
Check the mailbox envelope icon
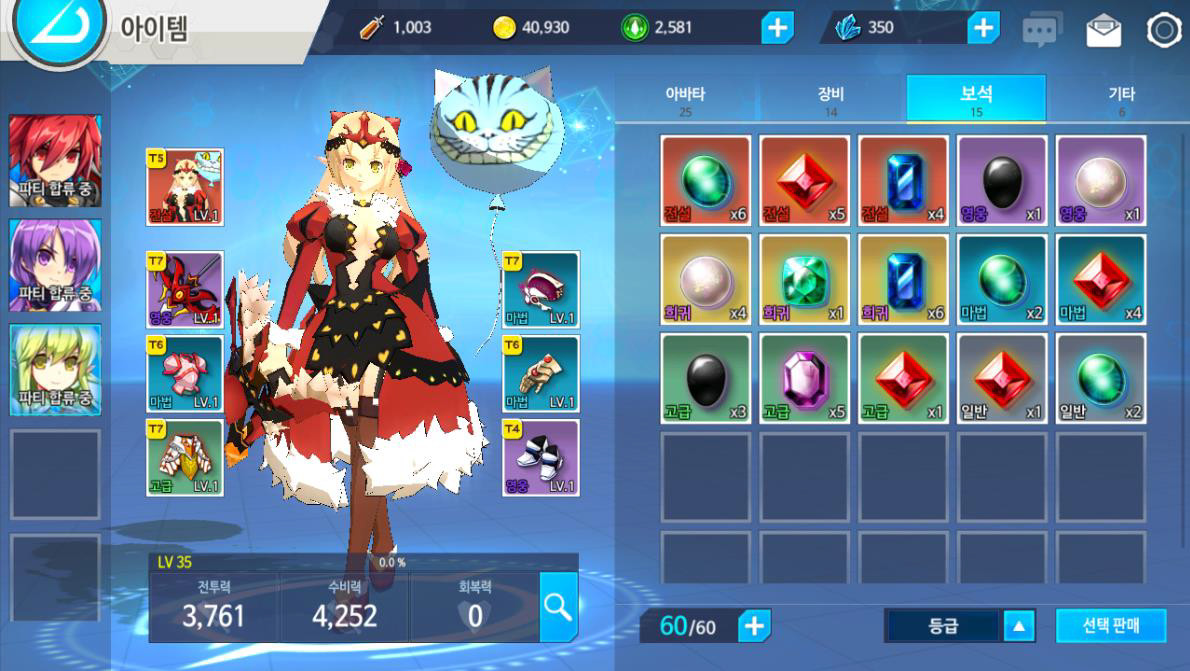1103,30
